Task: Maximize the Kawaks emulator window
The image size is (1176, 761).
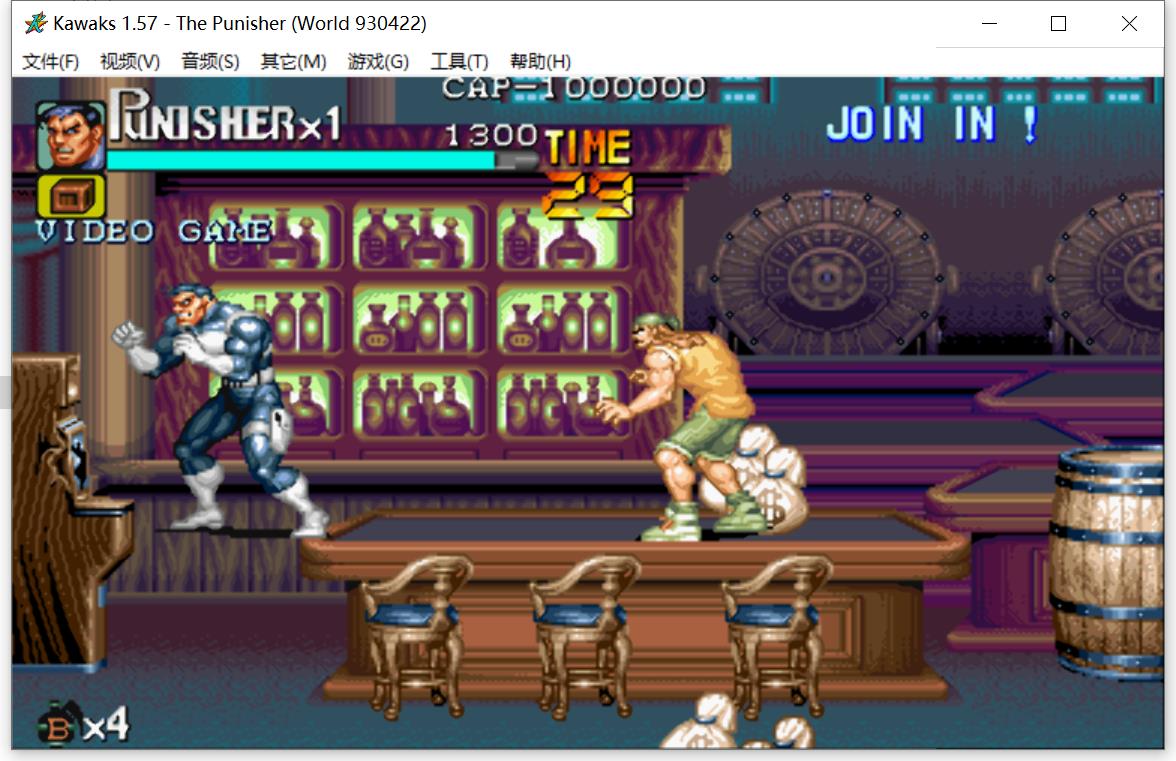Action: (1059, 23)
